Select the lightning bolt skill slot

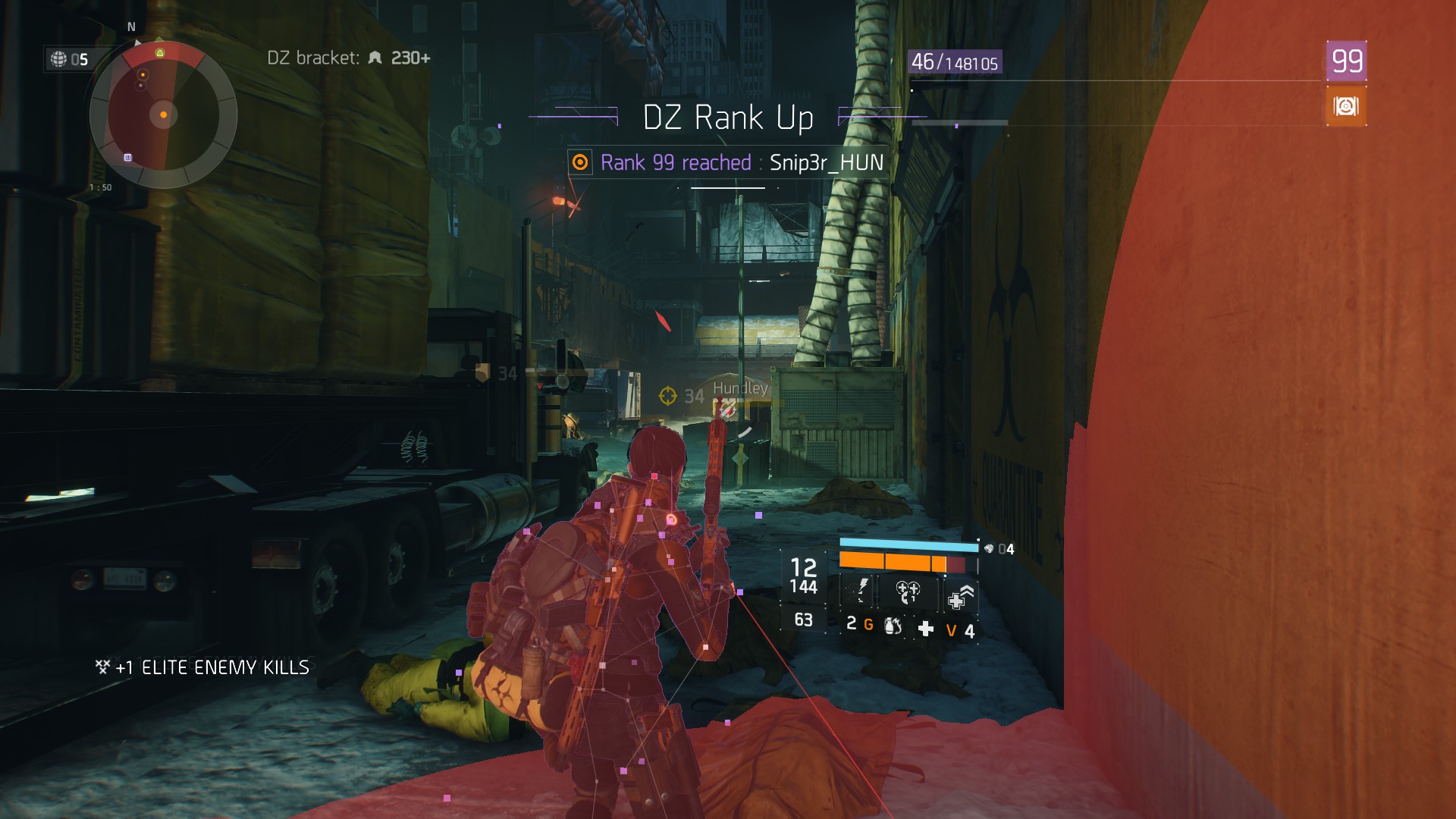pos(861,591)
